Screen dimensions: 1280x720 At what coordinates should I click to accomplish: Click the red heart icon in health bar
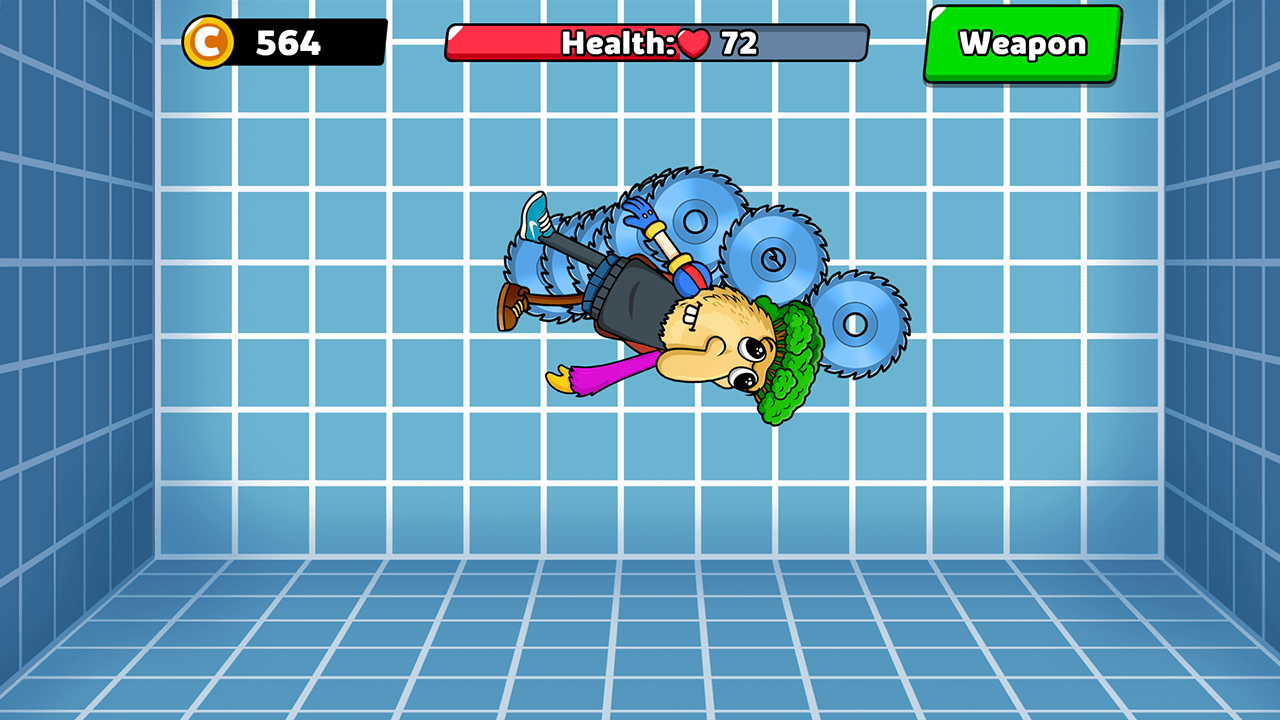tap(694, 42)
